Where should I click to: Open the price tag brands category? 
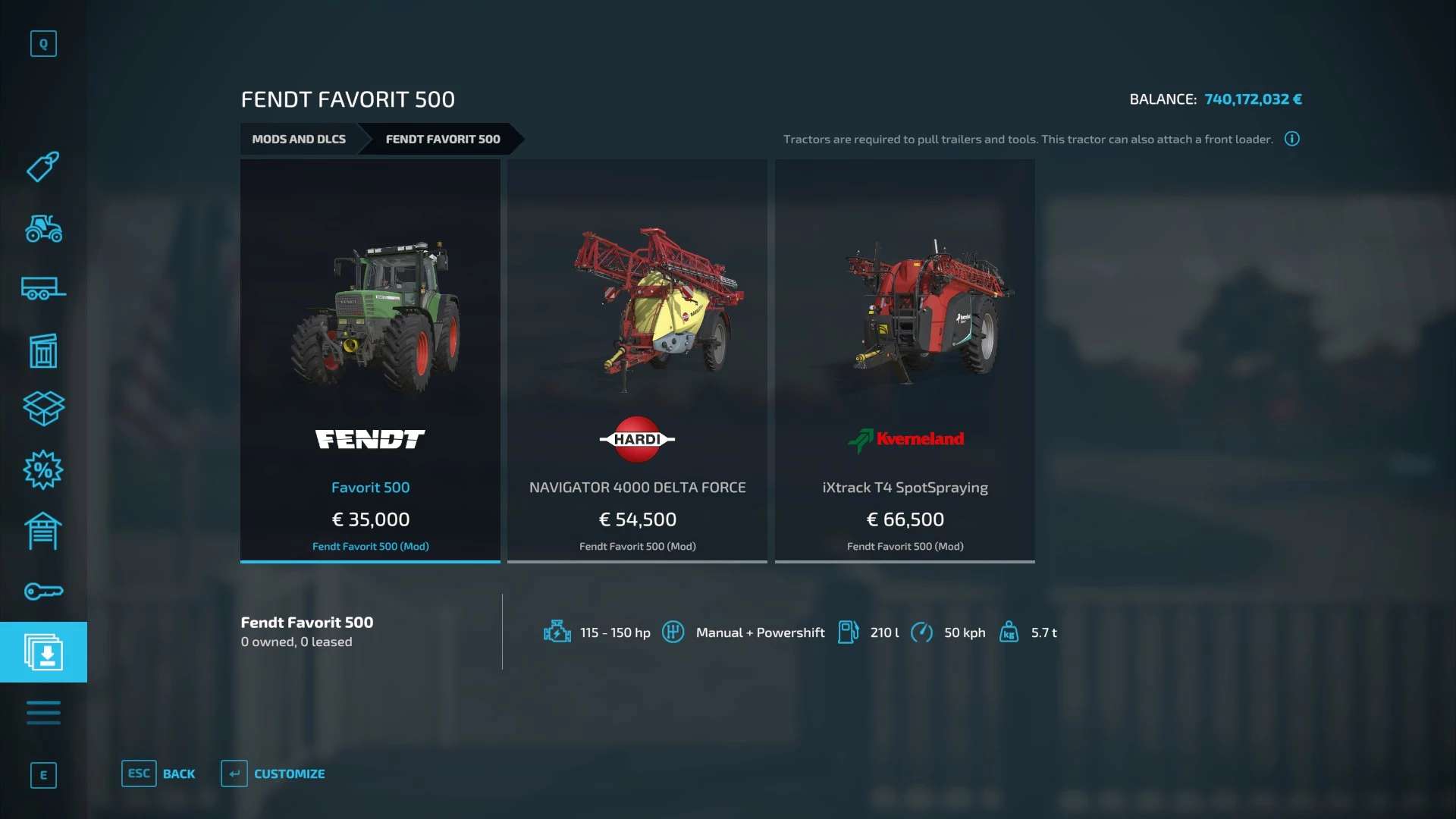click(43, 167)
